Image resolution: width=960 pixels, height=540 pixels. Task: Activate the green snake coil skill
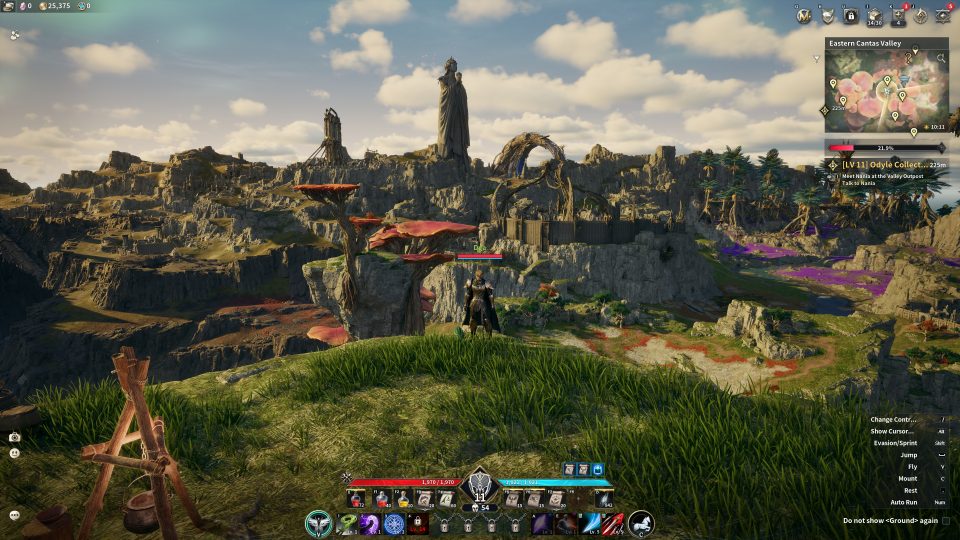click(x=347, y=523)
